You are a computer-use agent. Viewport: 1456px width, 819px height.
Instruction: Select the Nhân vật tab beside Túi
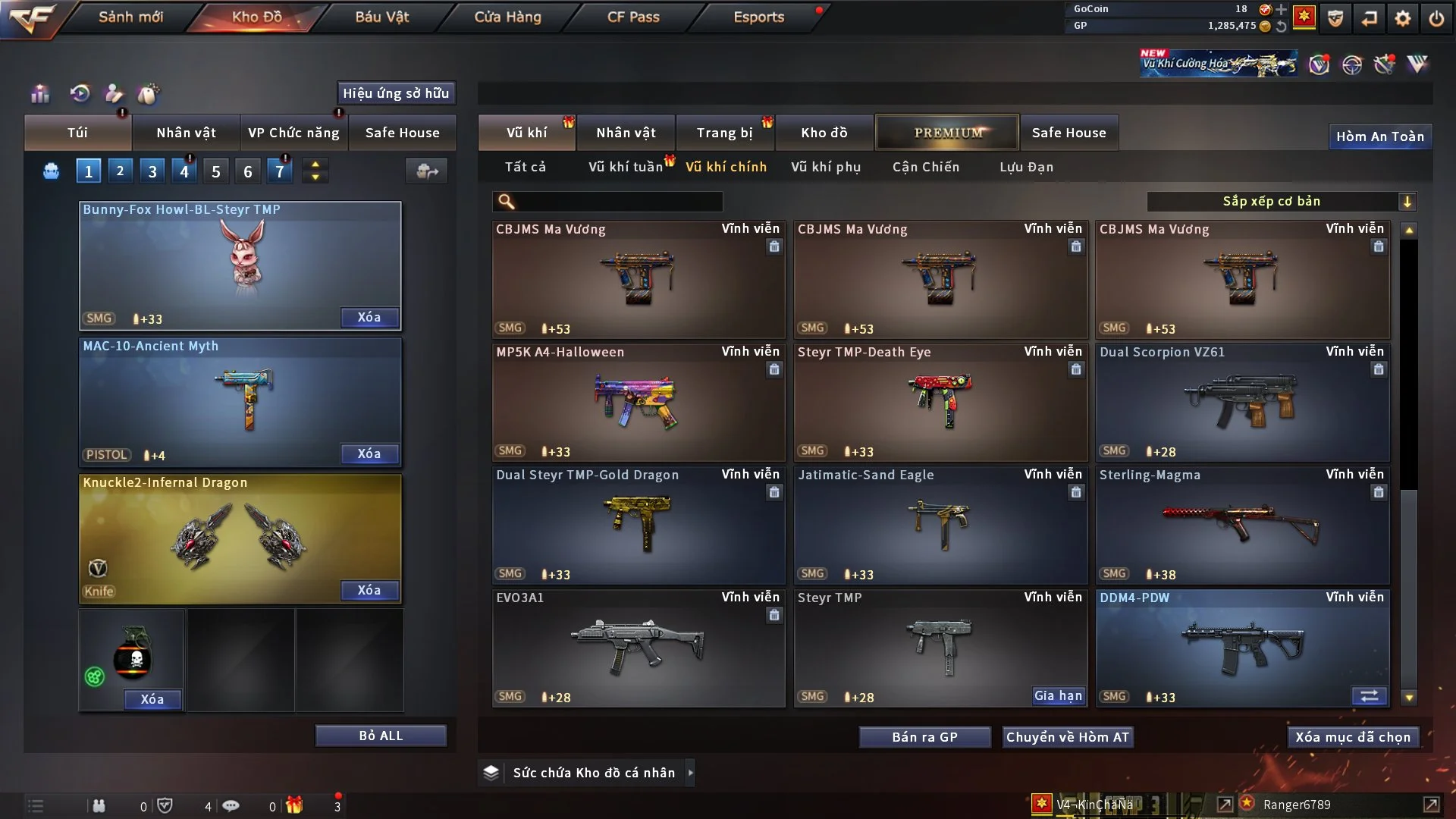tap(186, 133)
